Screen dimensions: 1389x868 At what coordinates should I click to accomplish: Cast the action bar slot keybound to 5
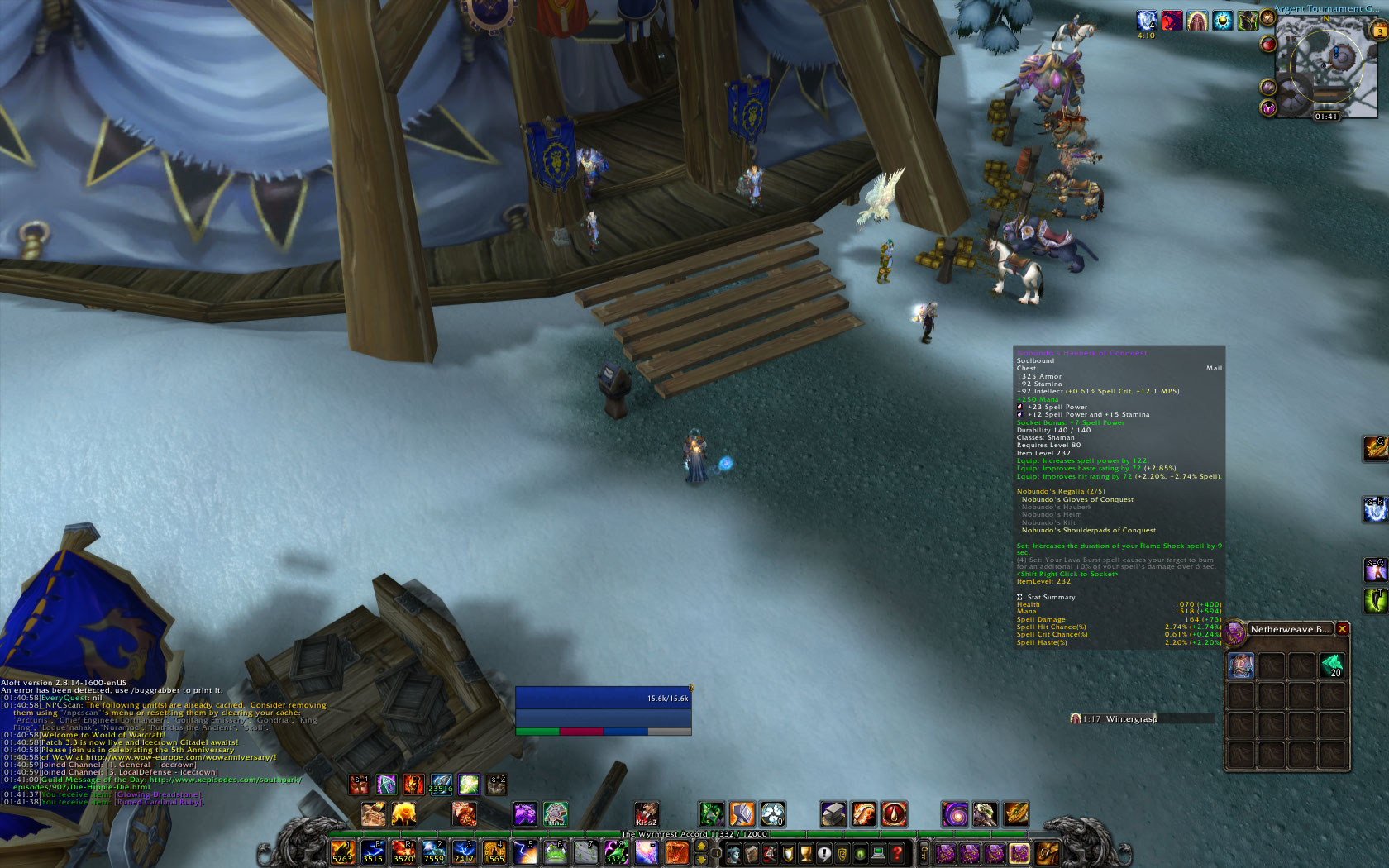524,851
